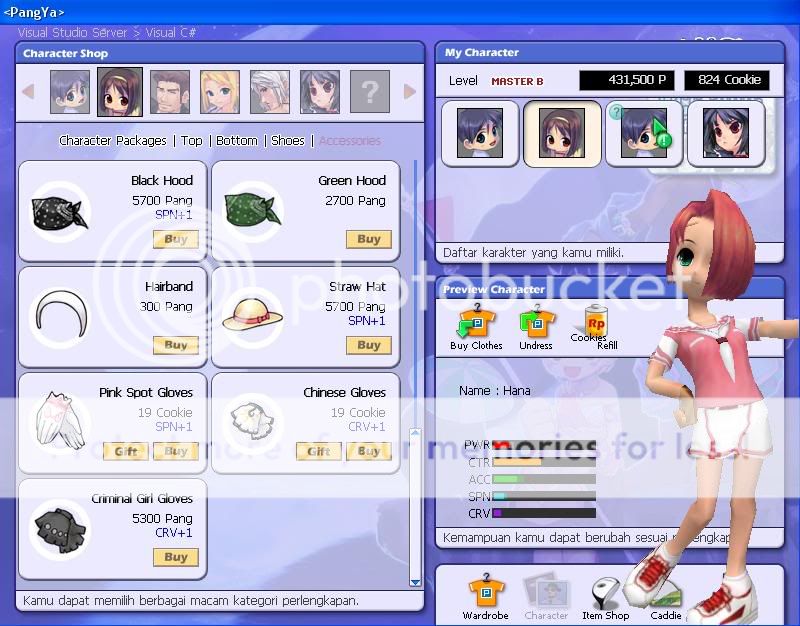Image resolution: width=800 pixels, height=626 pixels.
Task: Select the Shoes category
Action: [288, 141]
